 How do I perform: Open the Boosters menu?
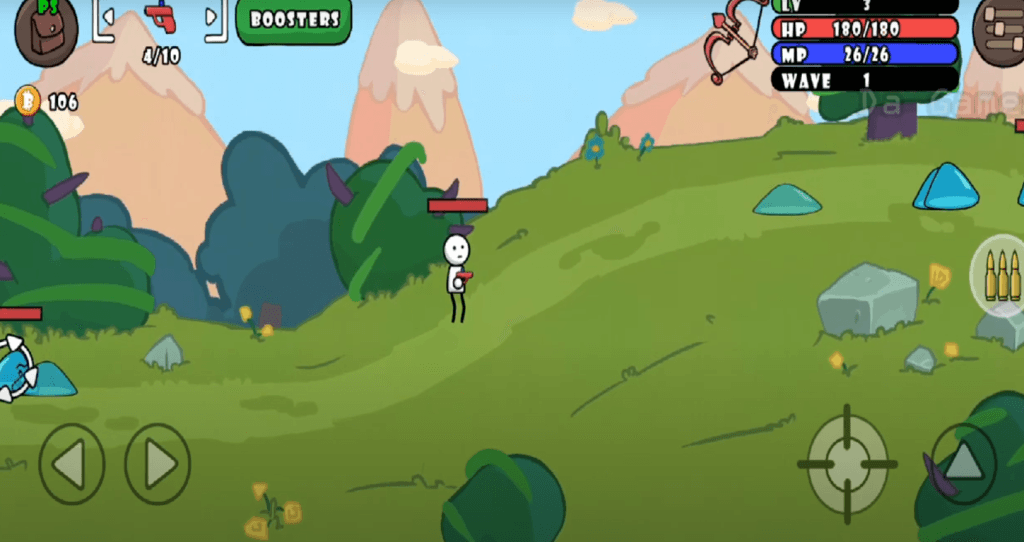tap(294, 20)
